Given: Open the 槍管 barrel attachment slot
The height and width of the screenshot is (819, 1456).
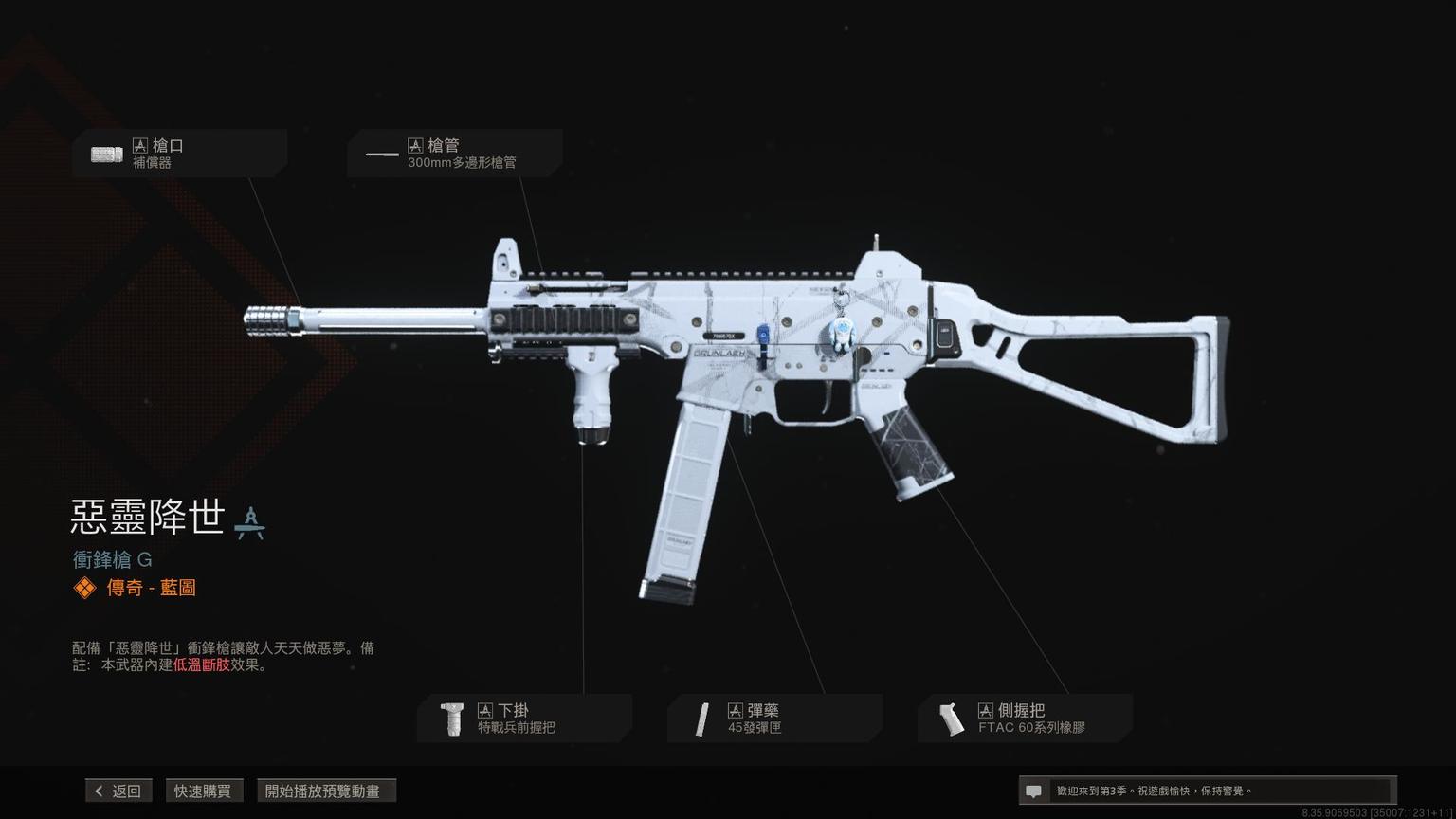Looking at the screenshot, I should point(454,154).
